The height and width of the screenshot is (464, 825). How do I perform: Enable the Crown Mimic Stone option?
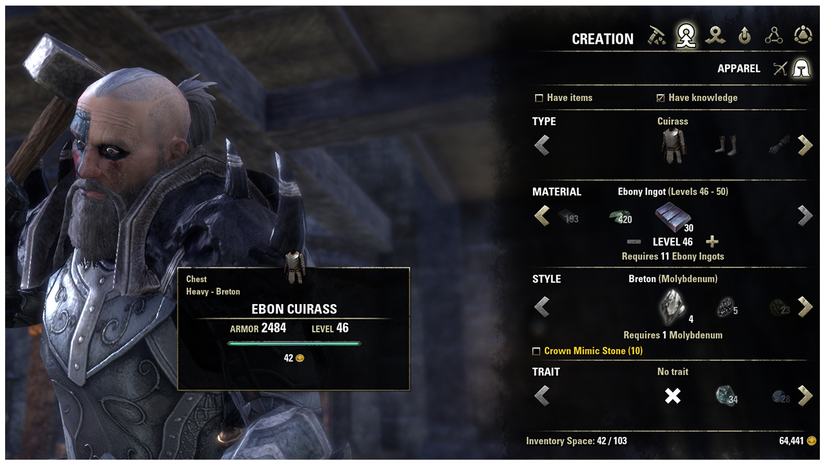coord(537,351)
